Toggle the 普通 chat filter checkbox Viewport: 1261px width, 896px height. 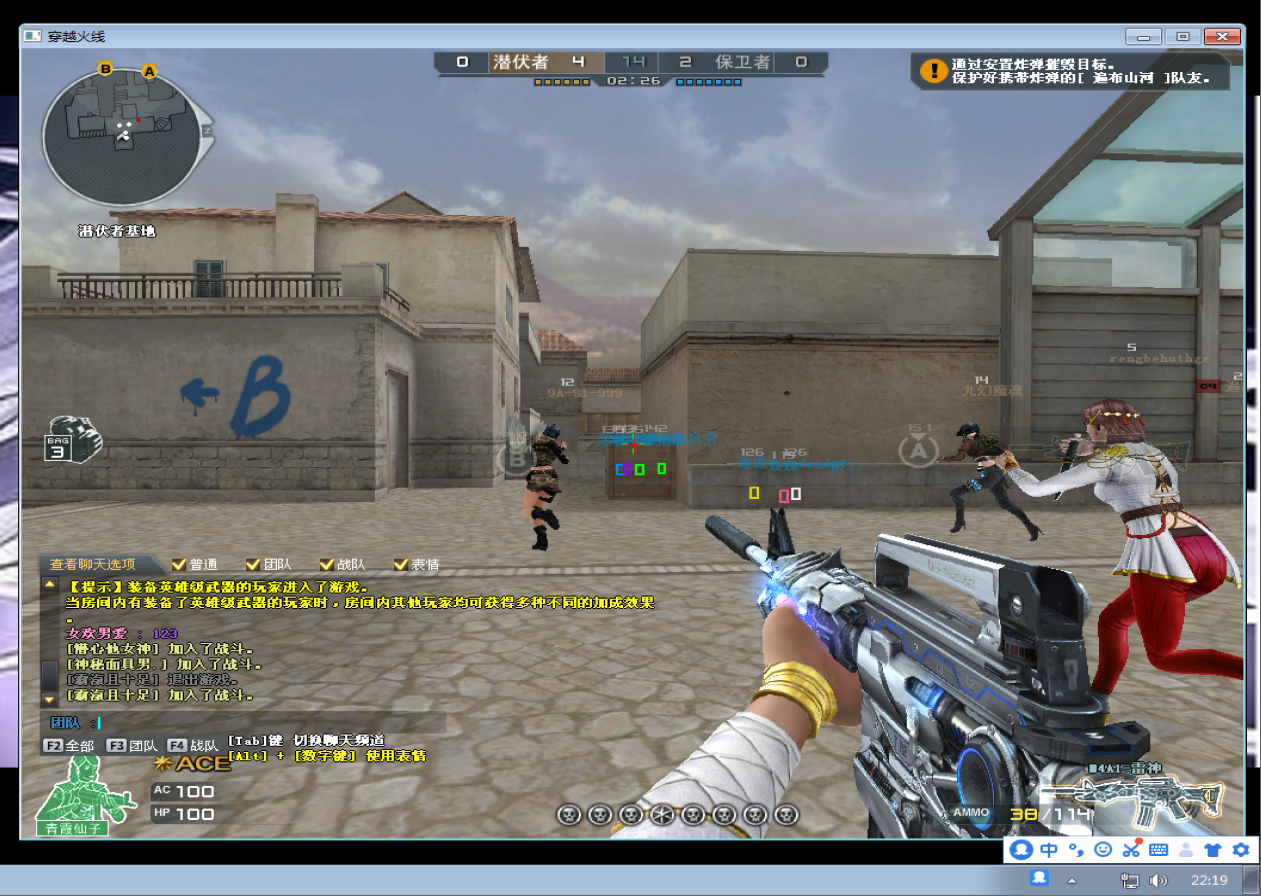coord(180,564)
